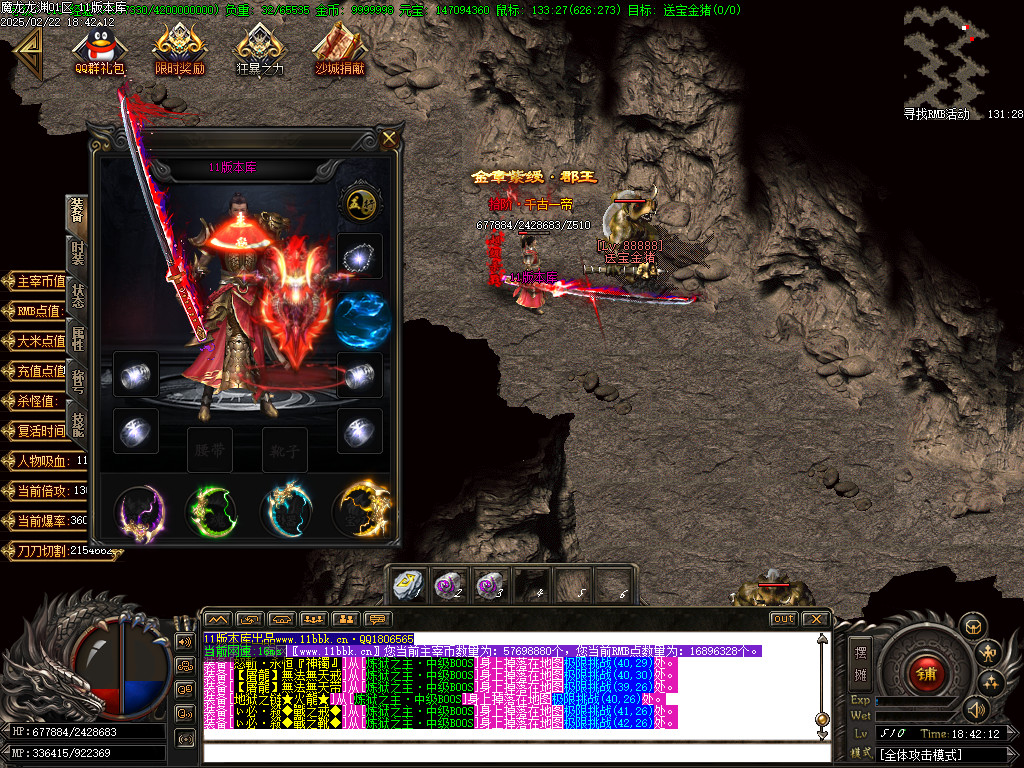The width and height of the screenshot is (1024, 768).
Task: Switch to the 状态 status tab
Action: 78,297
